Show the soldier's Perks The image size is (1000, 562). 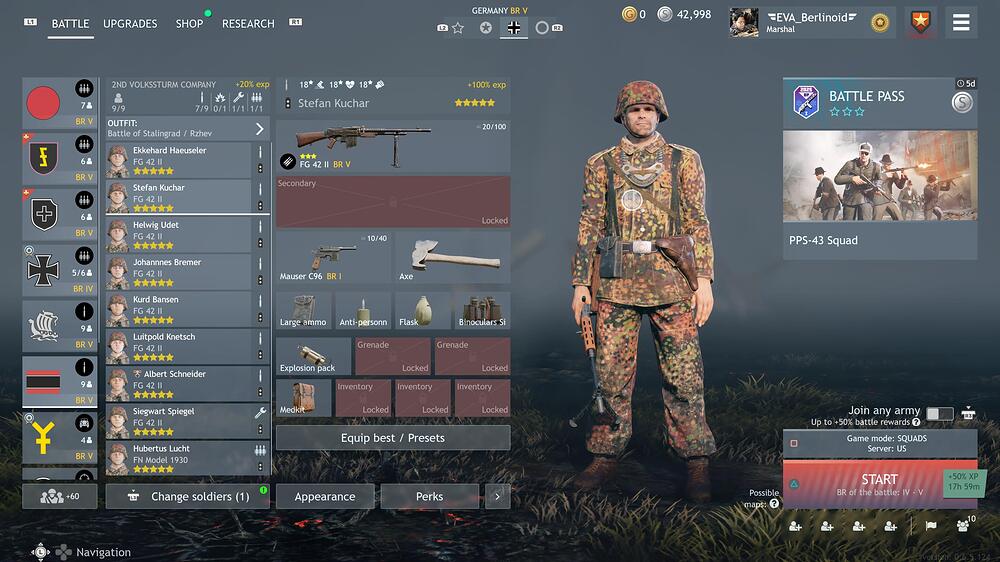(430, 497)
